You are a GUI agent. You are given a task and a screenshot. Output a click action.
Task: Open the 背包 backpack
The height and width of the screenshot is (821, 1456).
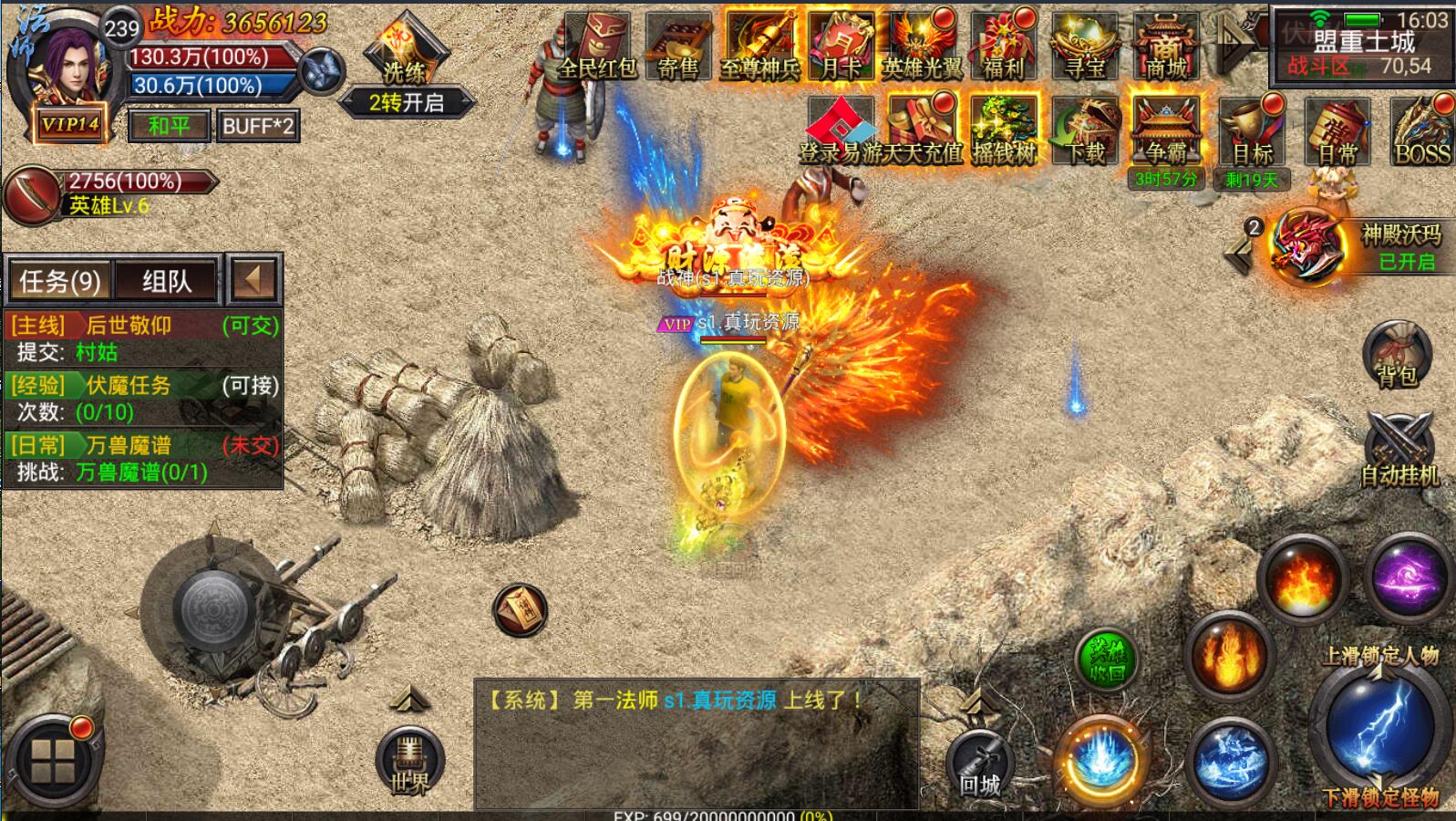tap(1397, 354)
